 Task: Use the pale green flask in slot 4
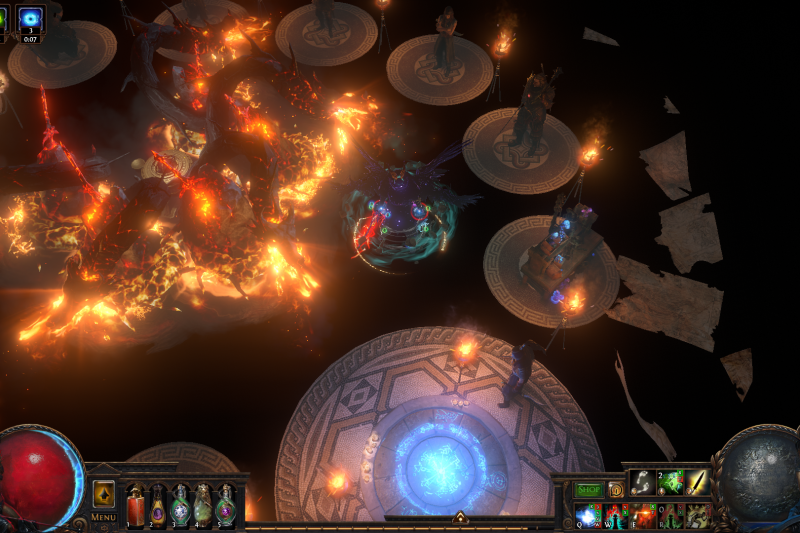coord(203,505)
